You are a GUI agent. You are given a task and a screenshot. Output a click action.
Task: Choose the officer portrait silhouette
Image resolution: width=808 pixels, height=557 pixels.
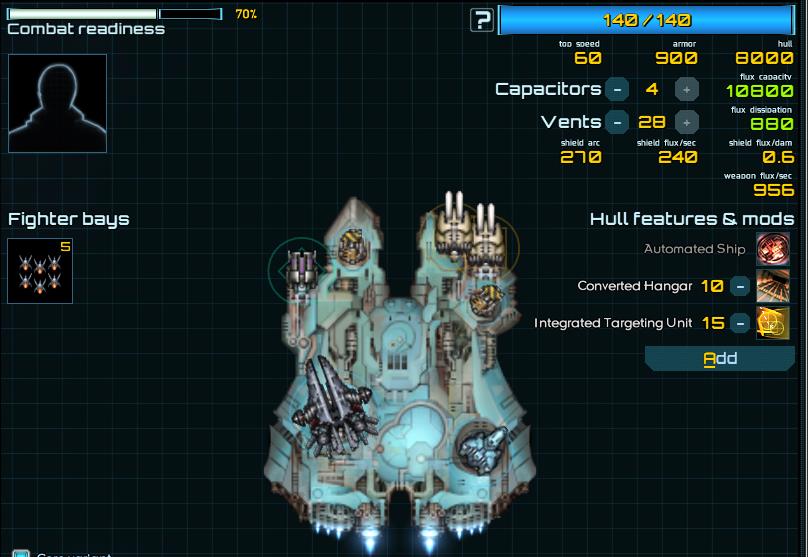point(57,103)
